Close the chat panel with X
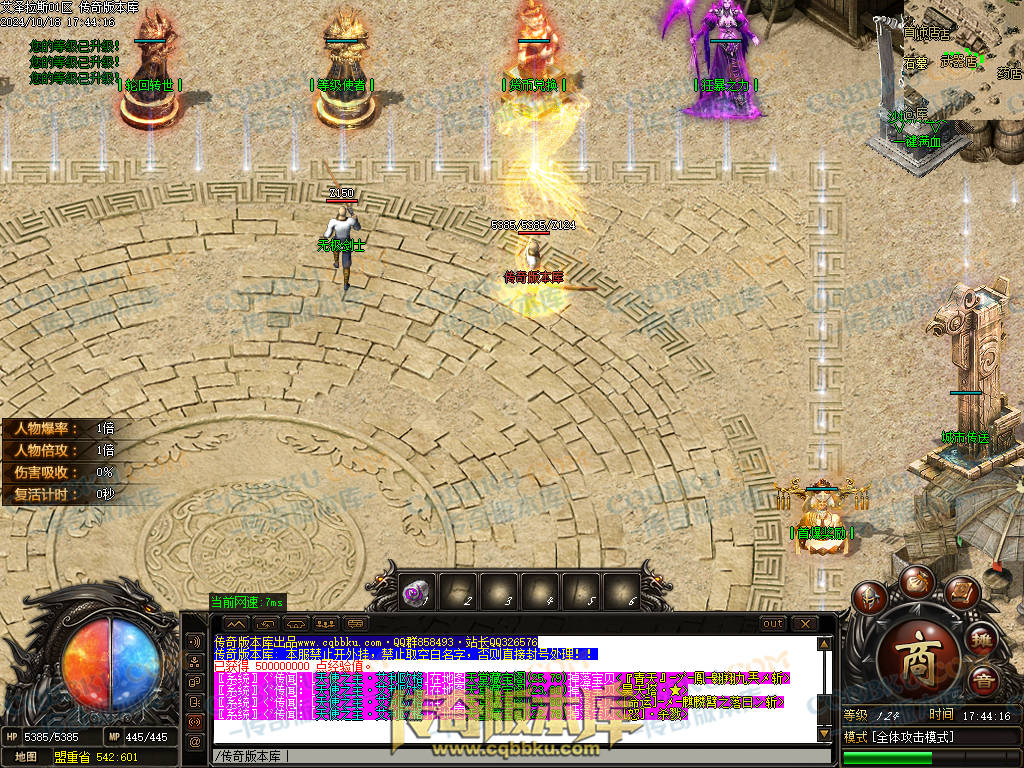 (805, 624)
